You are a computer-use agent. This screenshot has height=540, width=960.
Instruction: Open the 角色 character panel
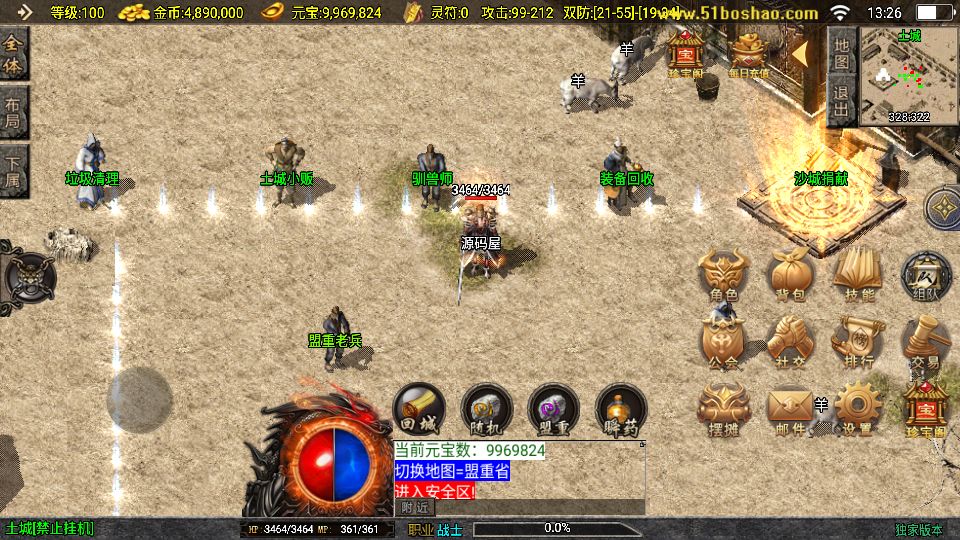pos(722,275)
